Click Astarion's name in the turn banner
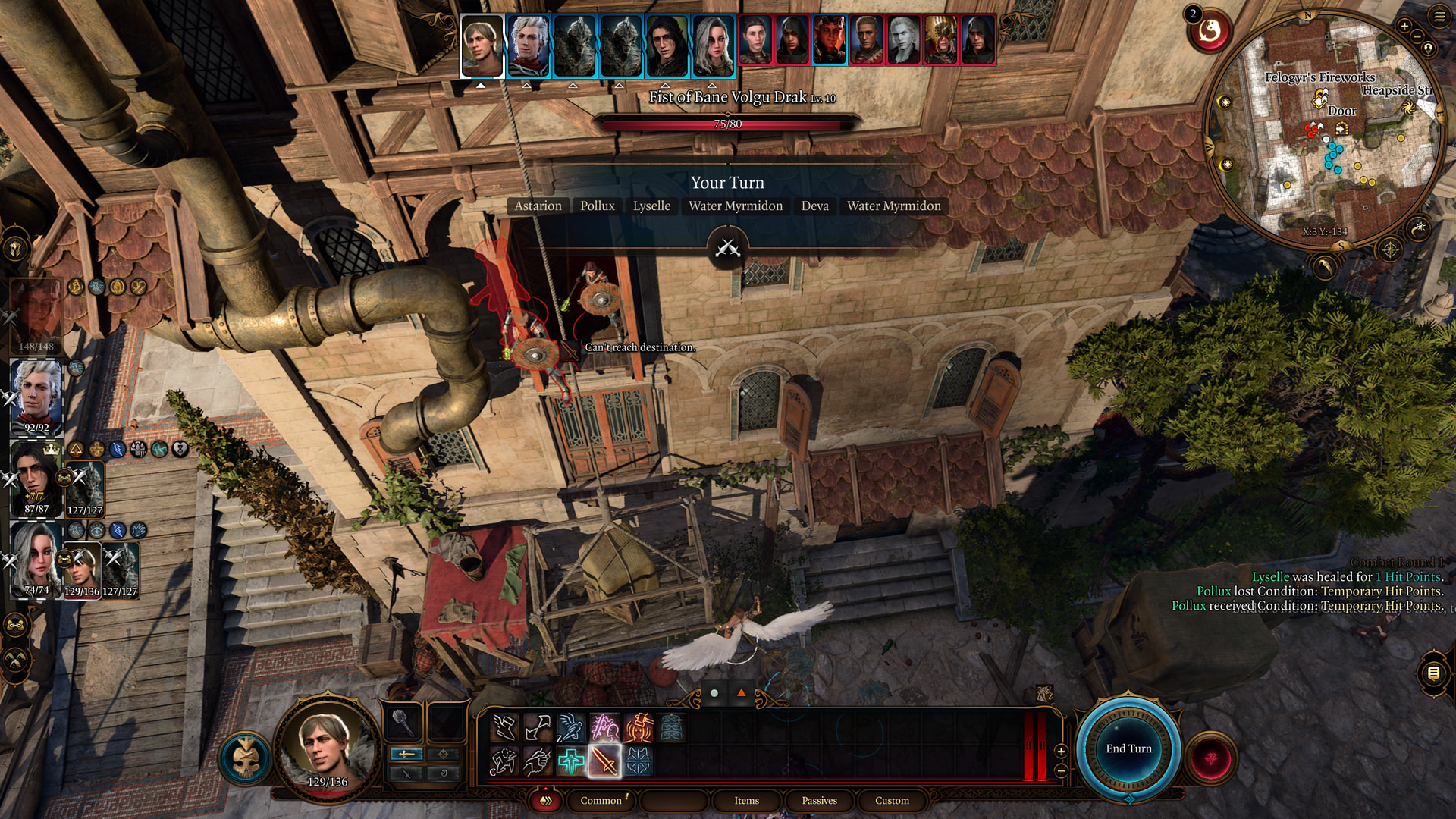Screen dimensions: 1456x819 click(538, 206)
